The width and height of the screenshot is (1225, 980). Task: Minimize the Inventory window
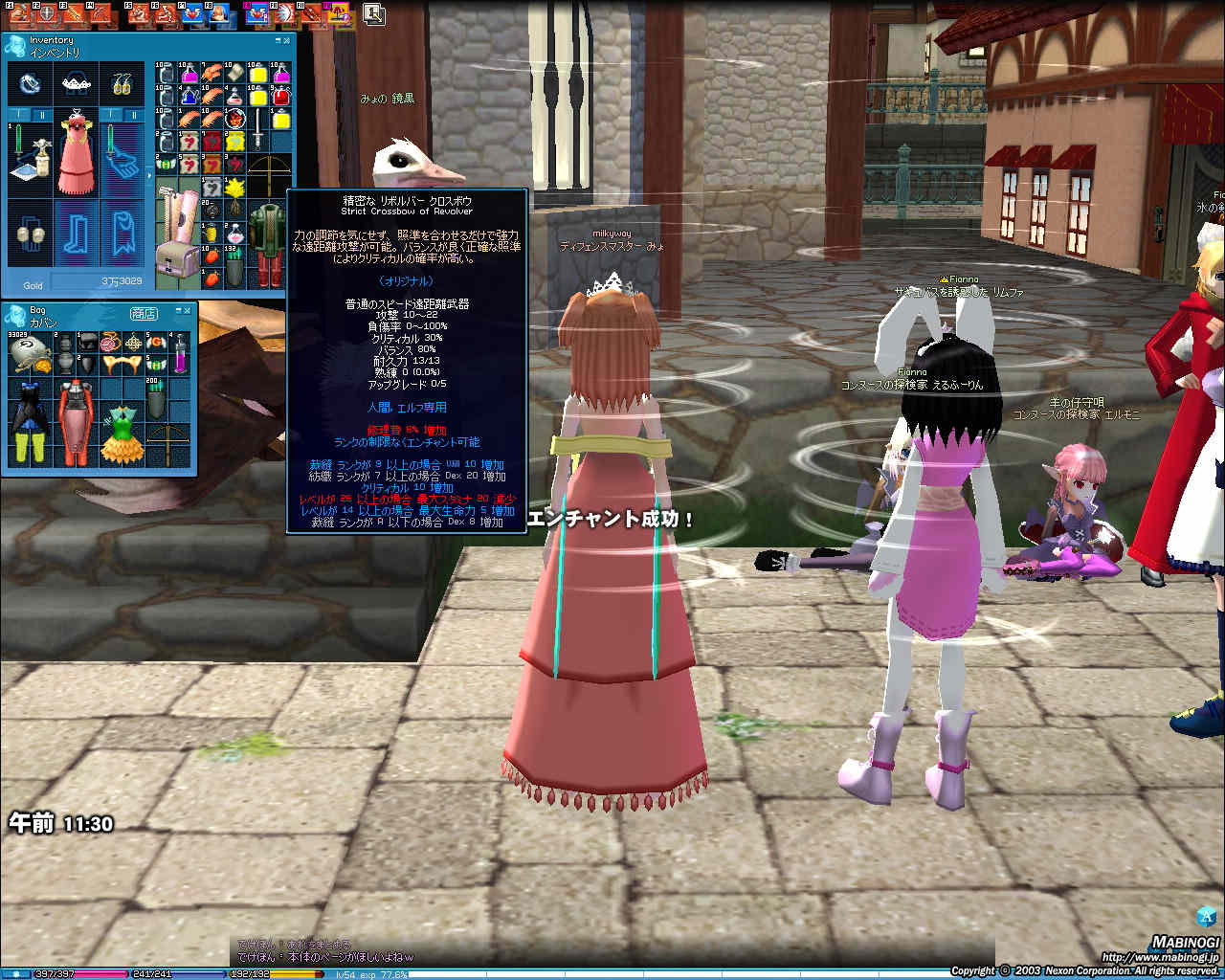tap(278, 41)
